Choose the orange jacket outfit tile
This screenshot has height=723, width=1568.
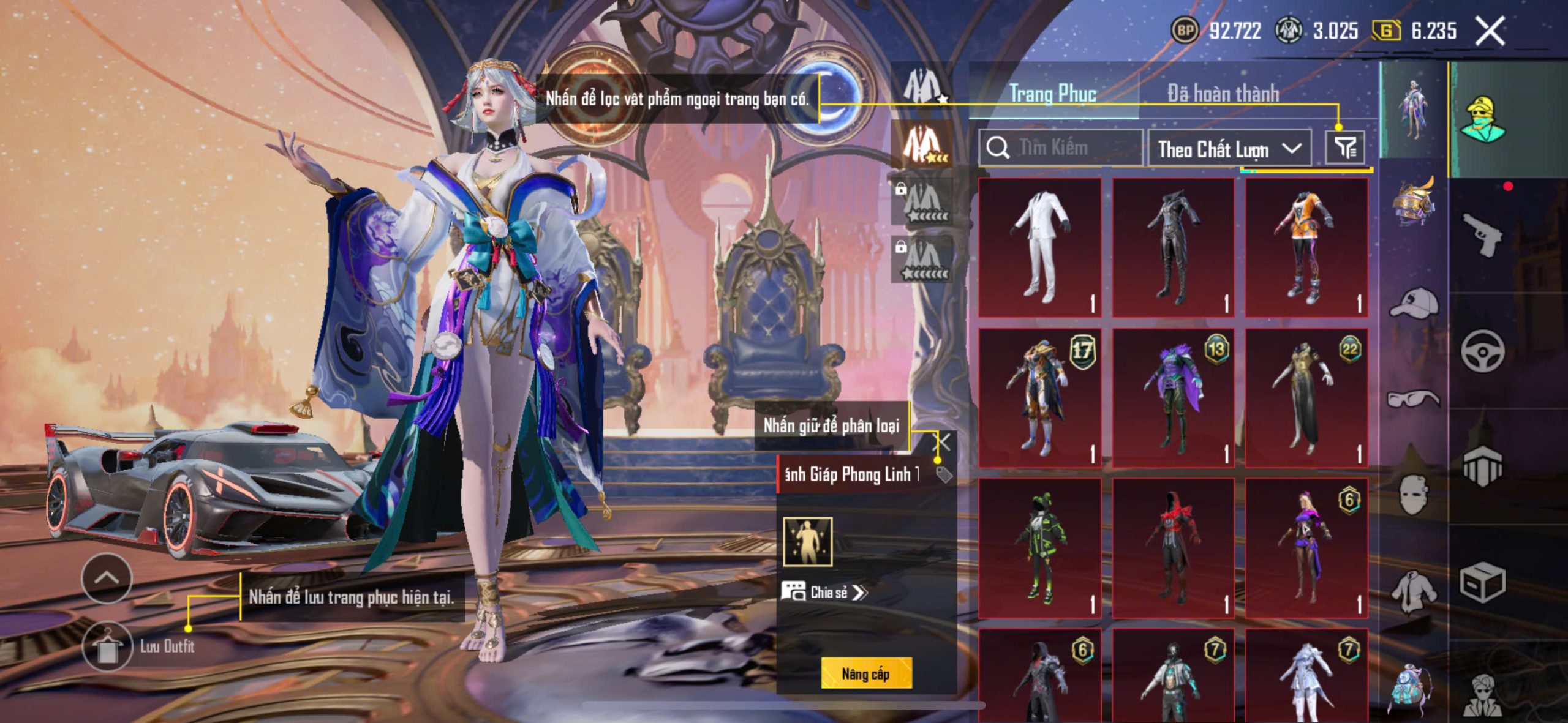point(1306,247)
